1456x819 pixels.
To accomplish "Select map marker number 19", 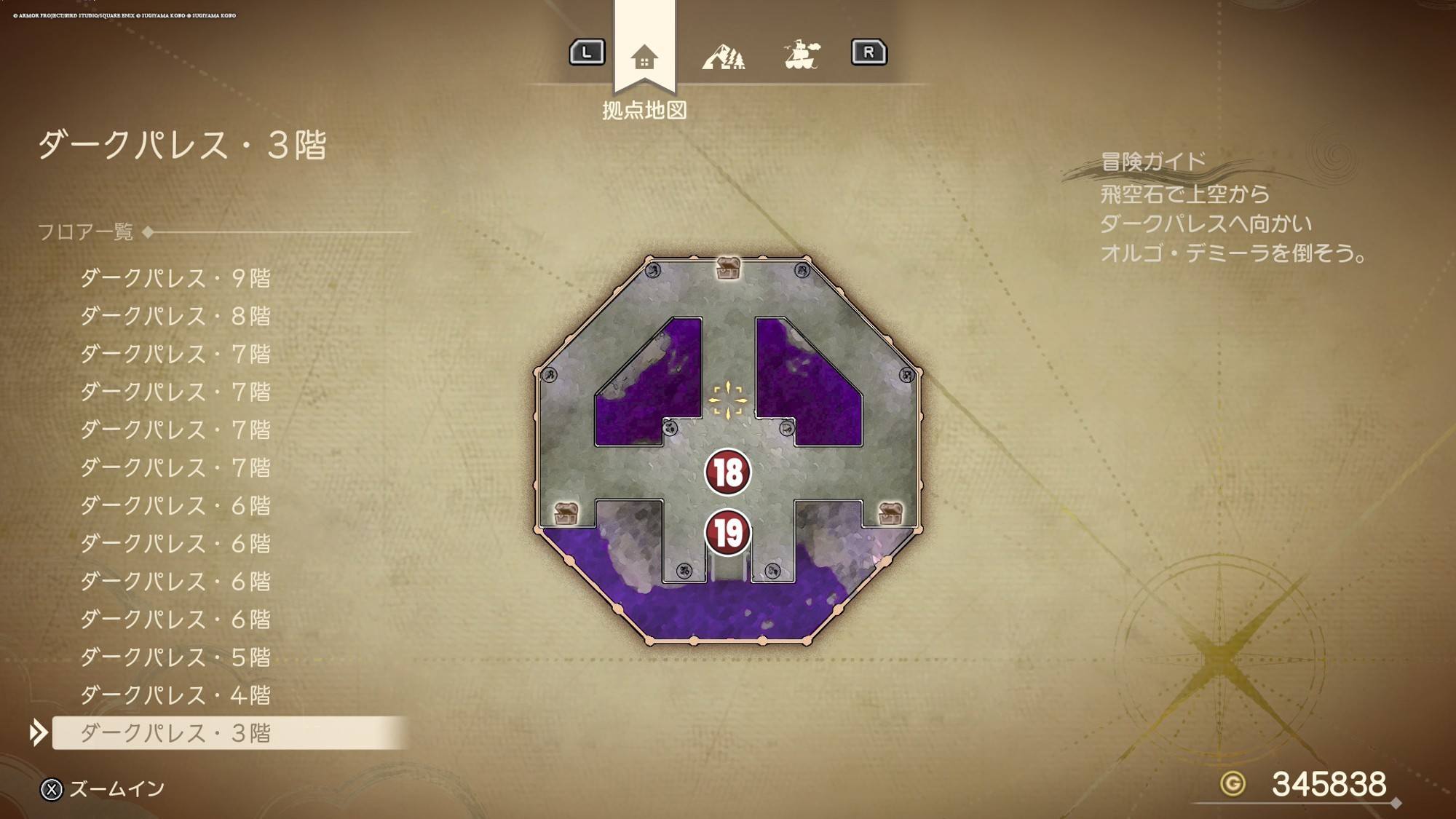I will pos(727,533).
